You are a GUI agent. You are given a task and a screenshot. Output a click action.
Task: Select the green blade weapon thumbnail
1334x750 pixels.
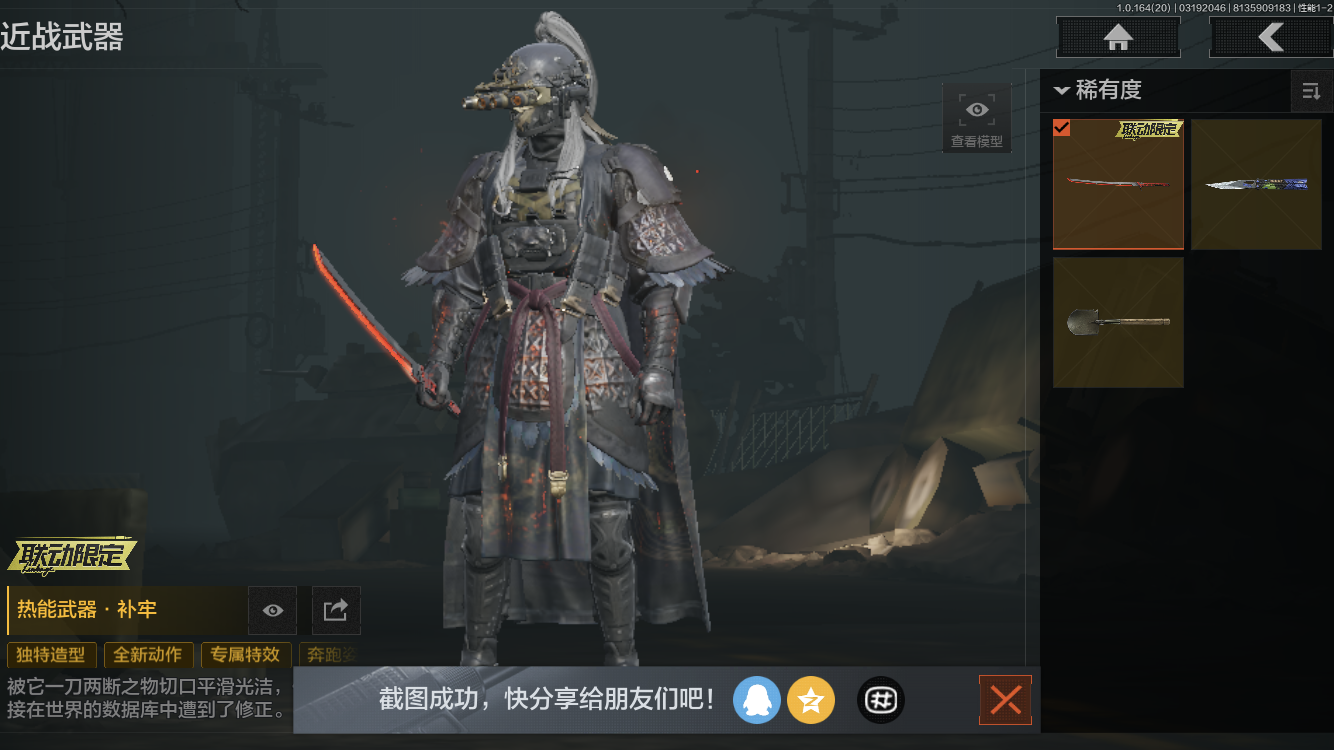(x=1256, y=184)
